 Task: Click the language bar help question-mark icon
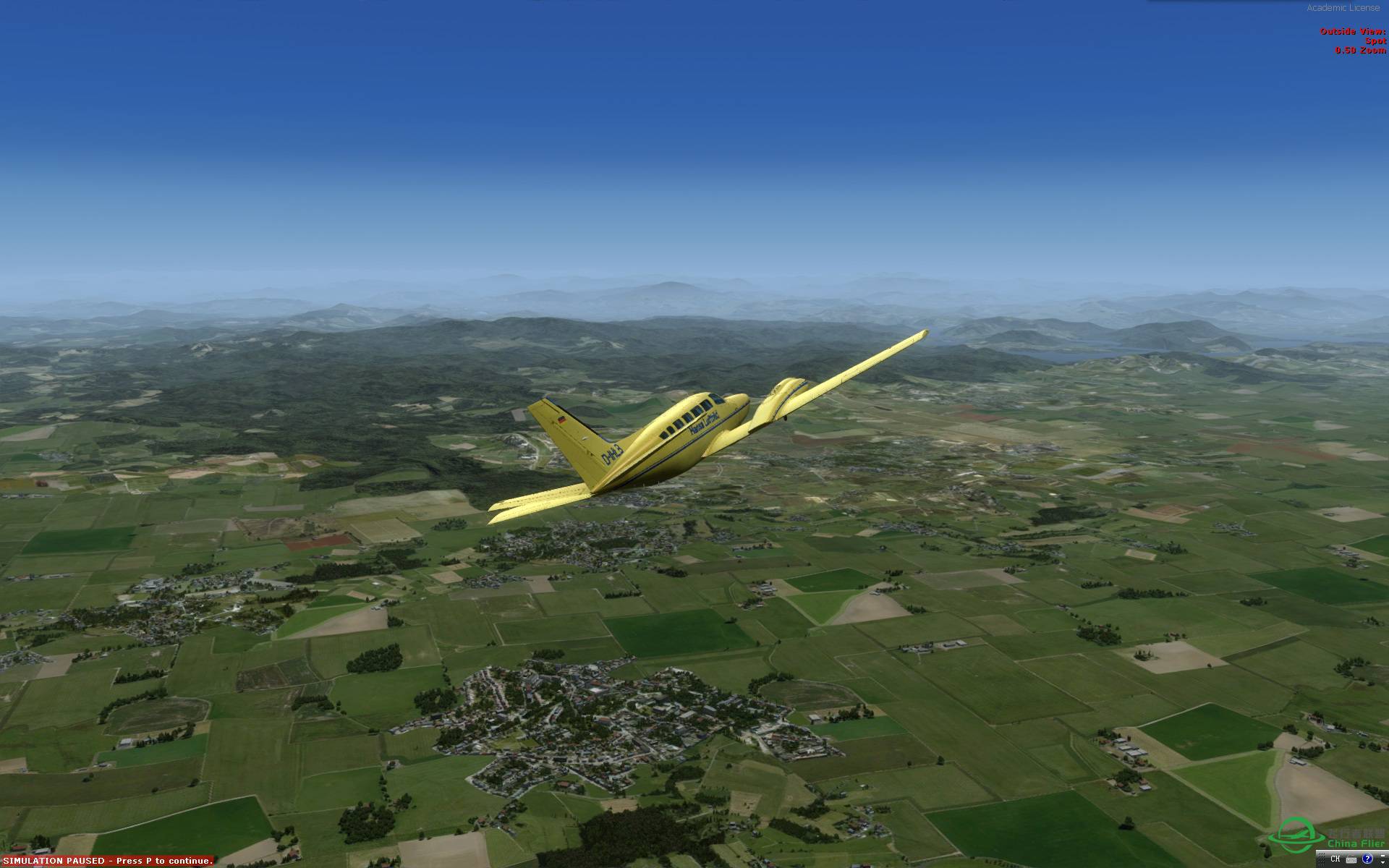tap(1367, 859)
